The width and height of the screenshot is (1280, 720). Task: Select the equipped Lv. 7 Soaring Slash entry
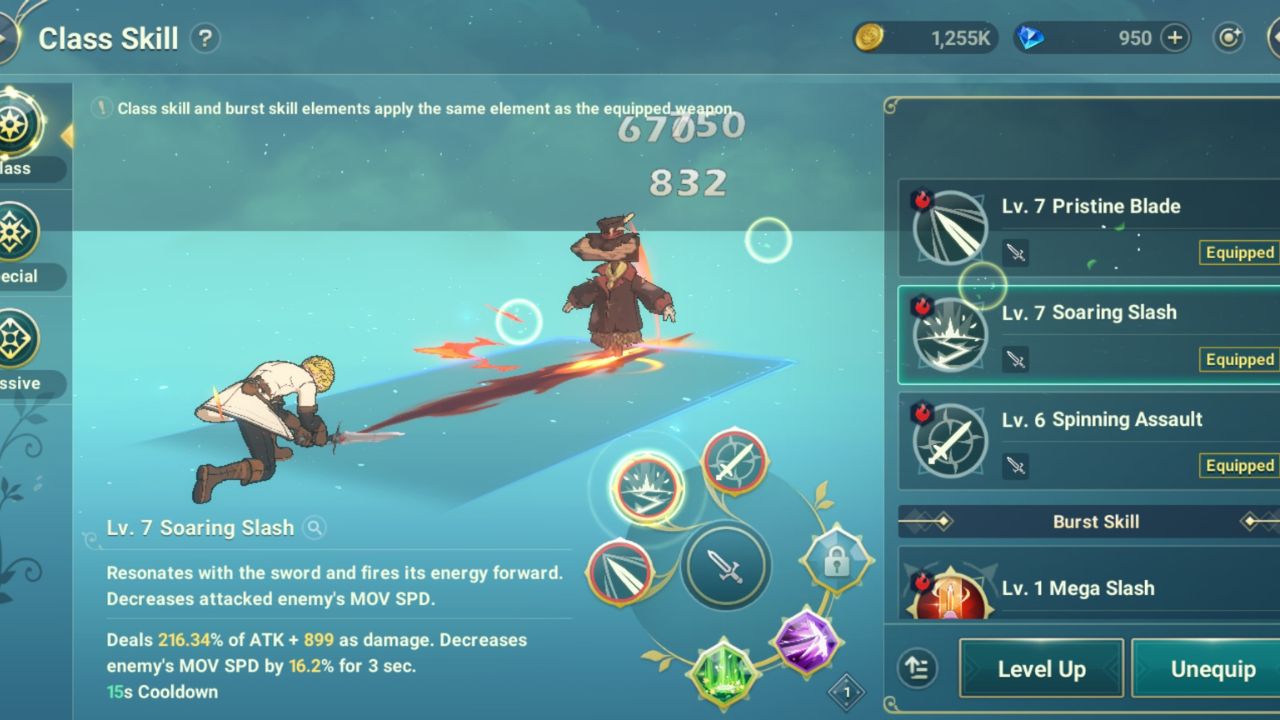click(1090, 335)
